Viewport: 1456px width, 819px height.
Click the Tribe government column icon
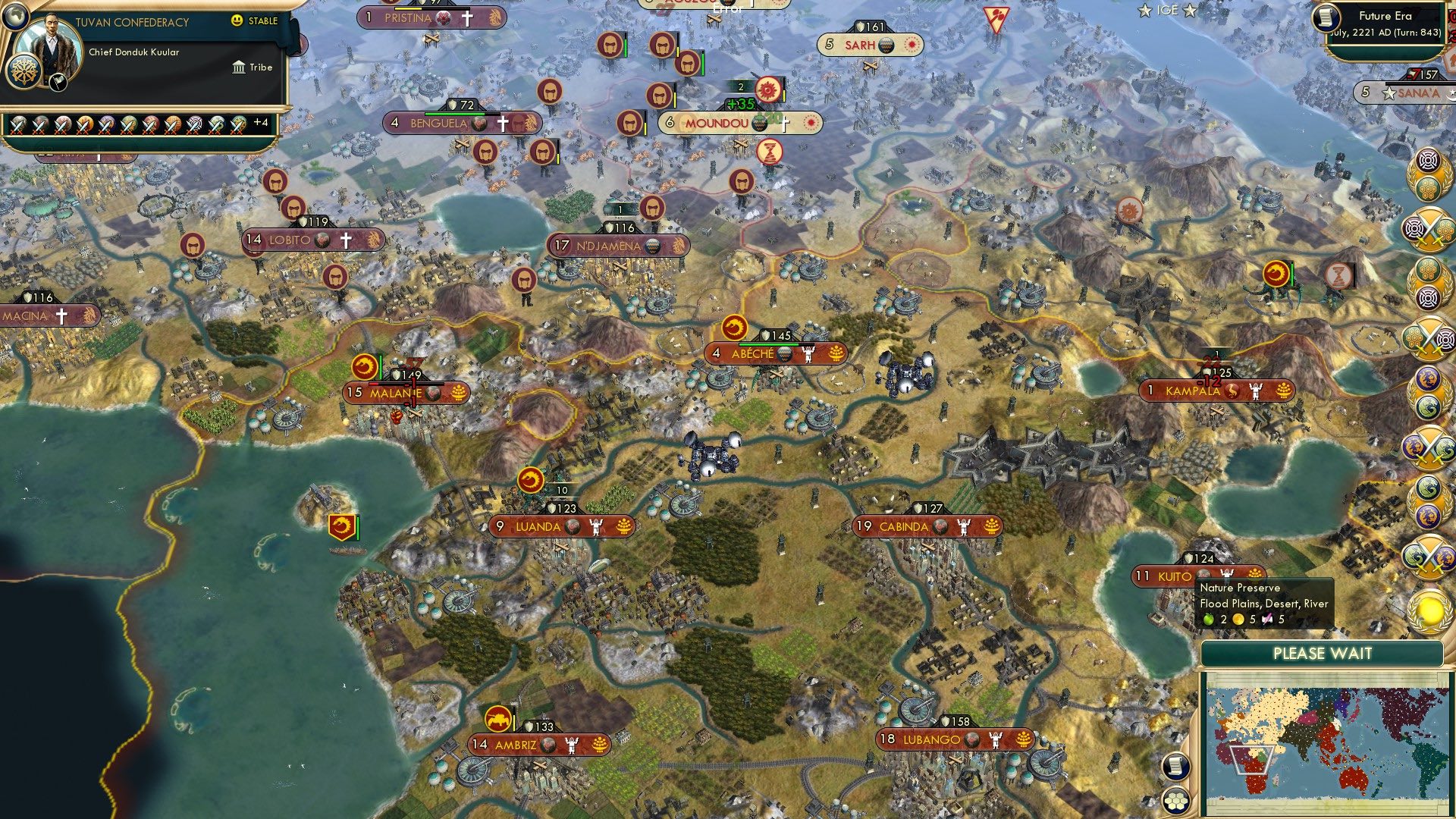[x=239, y=67]
